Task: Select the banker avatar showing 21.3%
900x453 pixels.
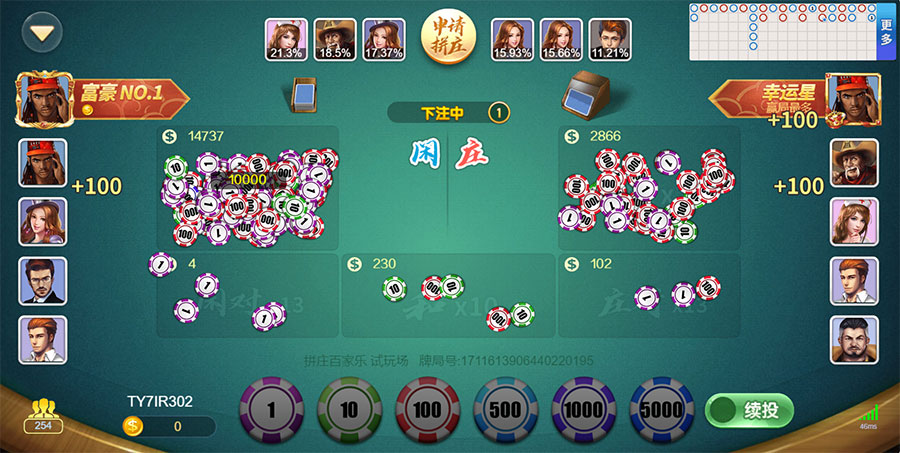Action: [286, 40]
